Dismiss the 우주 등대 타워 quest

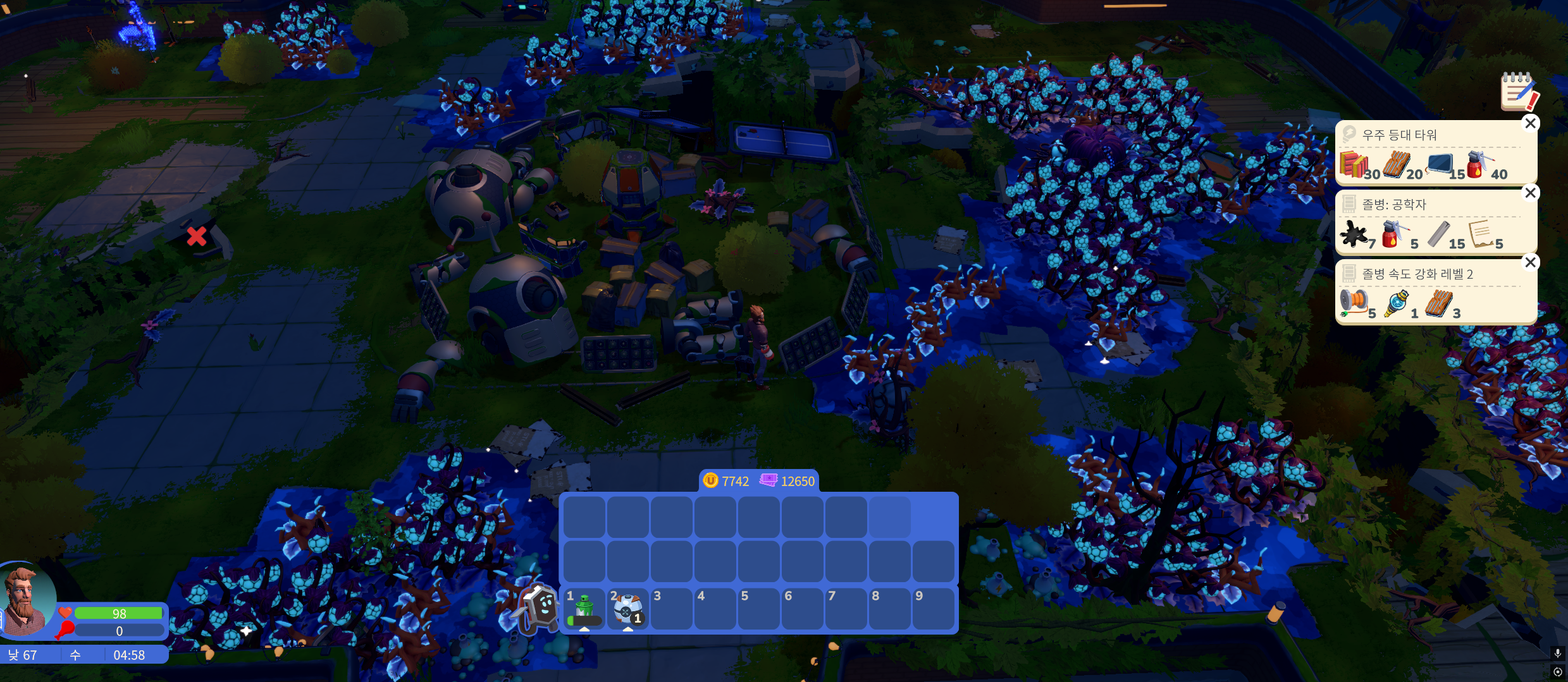1531,123
